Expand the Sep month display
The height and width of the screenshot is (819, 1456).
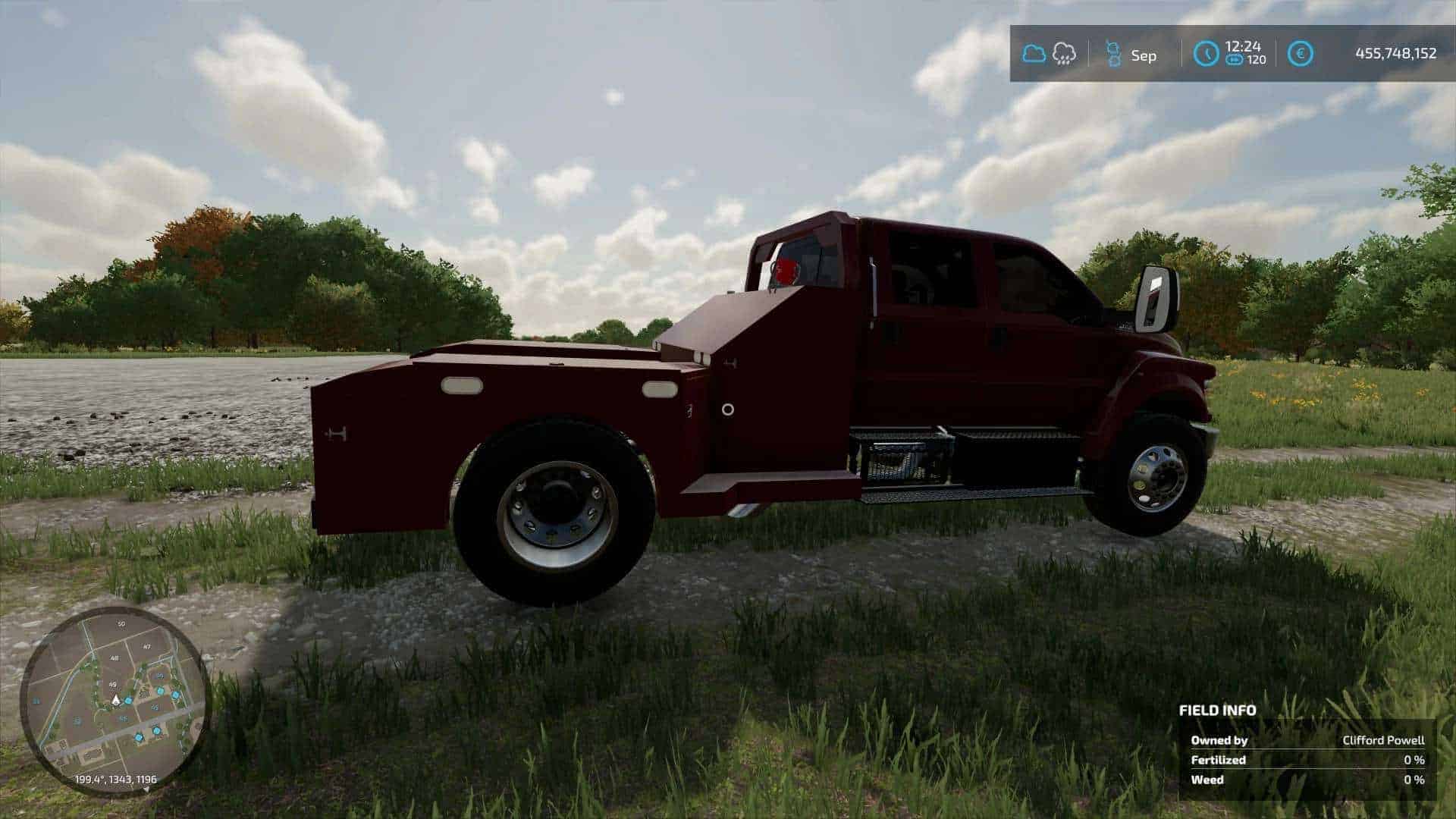(x=1145, y=53)
